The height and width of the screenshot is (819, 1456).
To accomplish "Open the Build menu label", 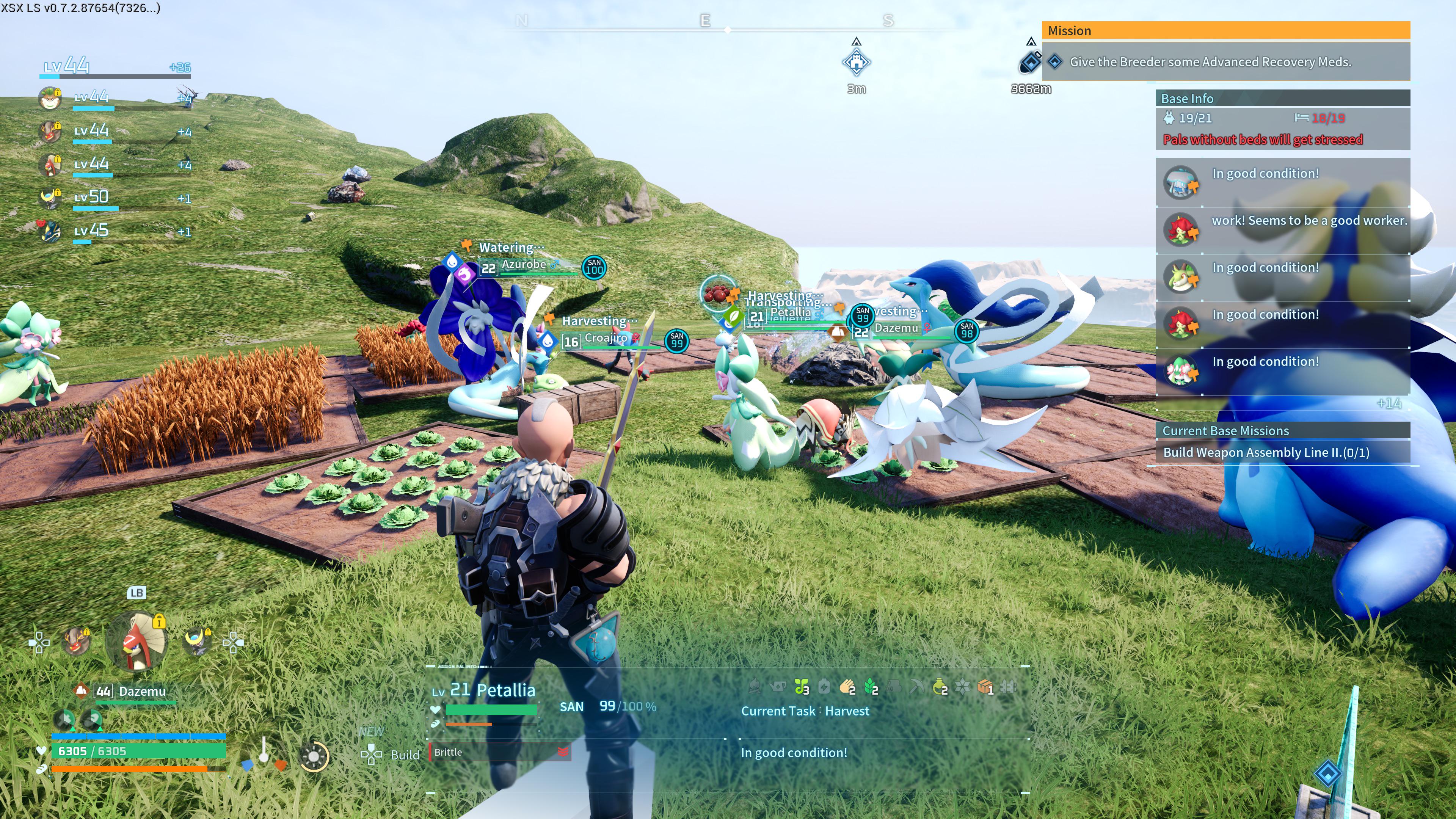I will pos(405,755).
